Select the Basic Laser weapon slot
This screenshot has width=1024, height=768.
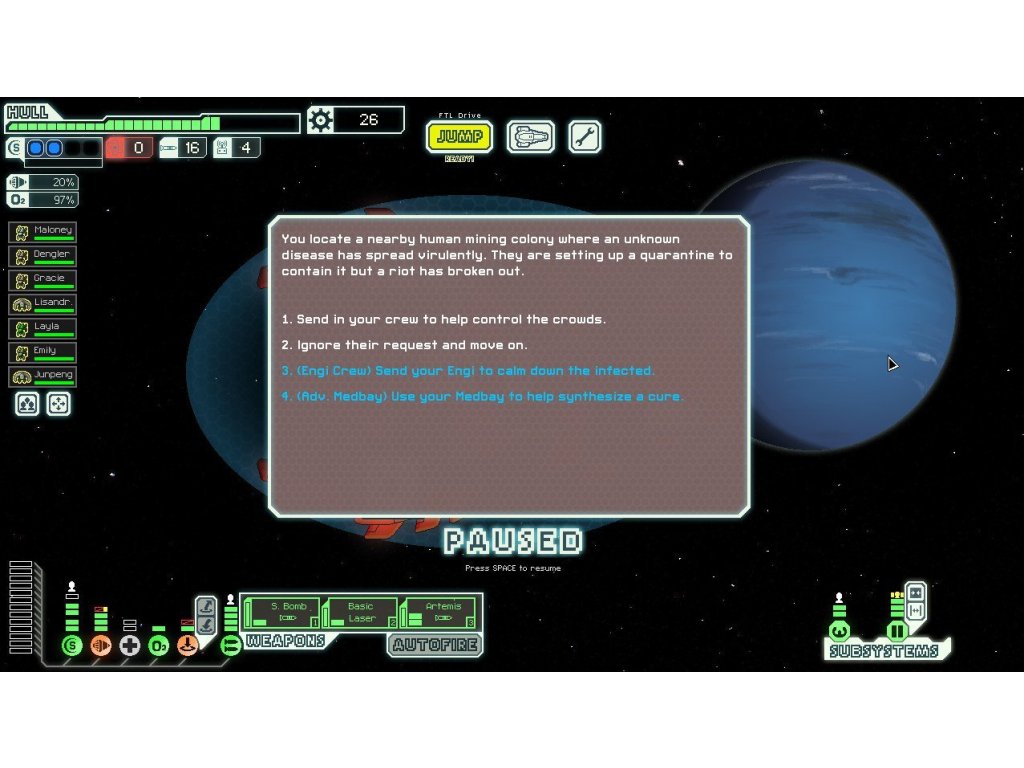point(360,612)
